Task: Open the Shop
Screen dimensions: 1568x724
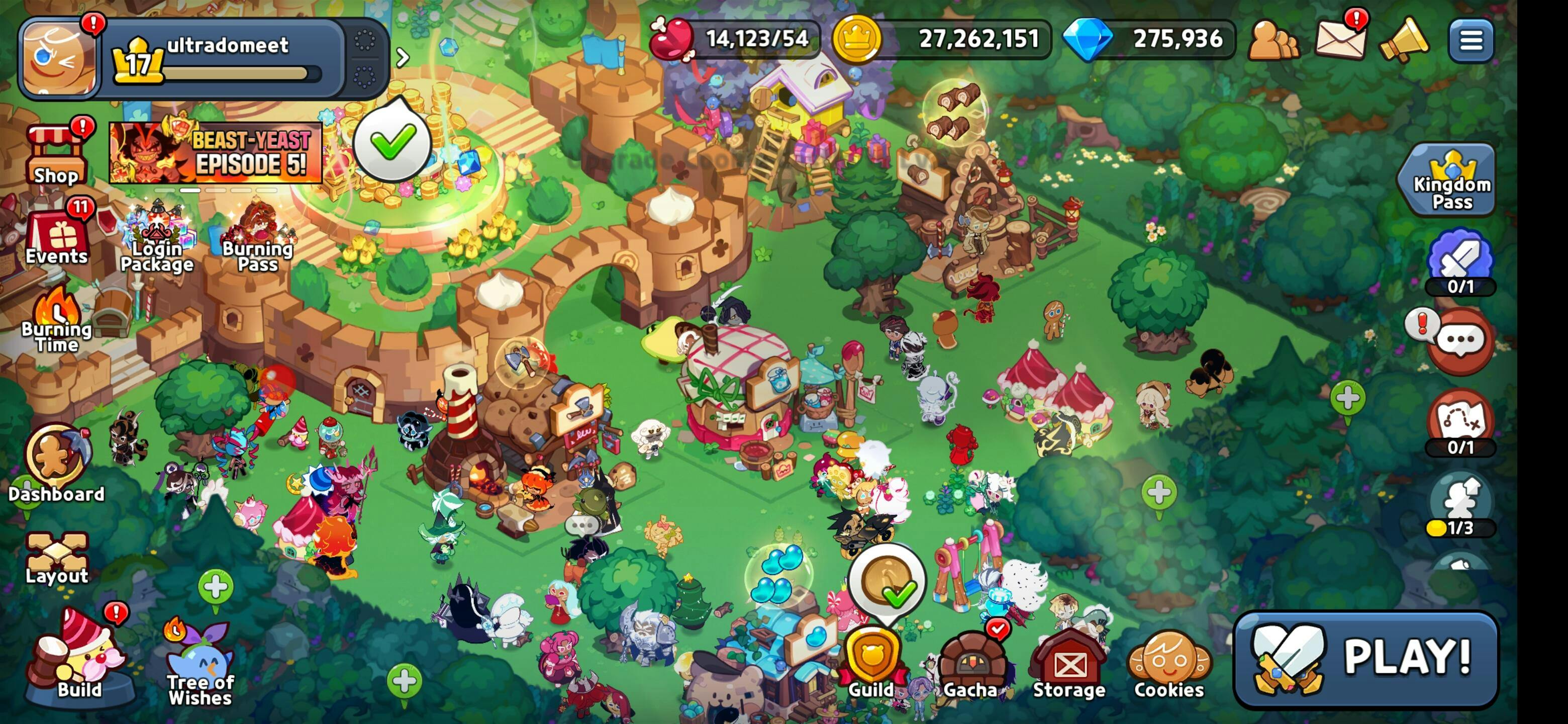Action: tap(55, 156)
